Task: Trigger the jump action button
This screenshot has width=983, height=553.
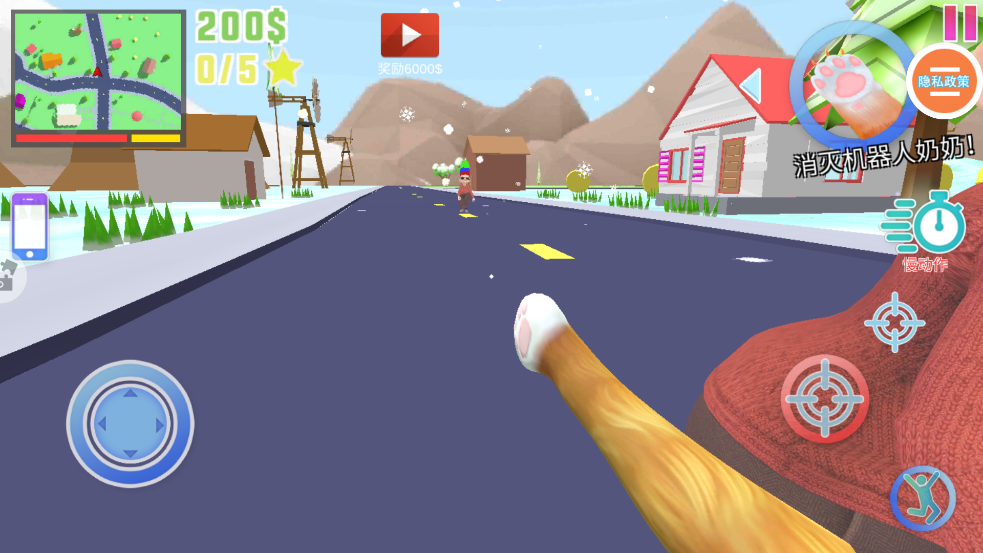Action: (922, 498)
